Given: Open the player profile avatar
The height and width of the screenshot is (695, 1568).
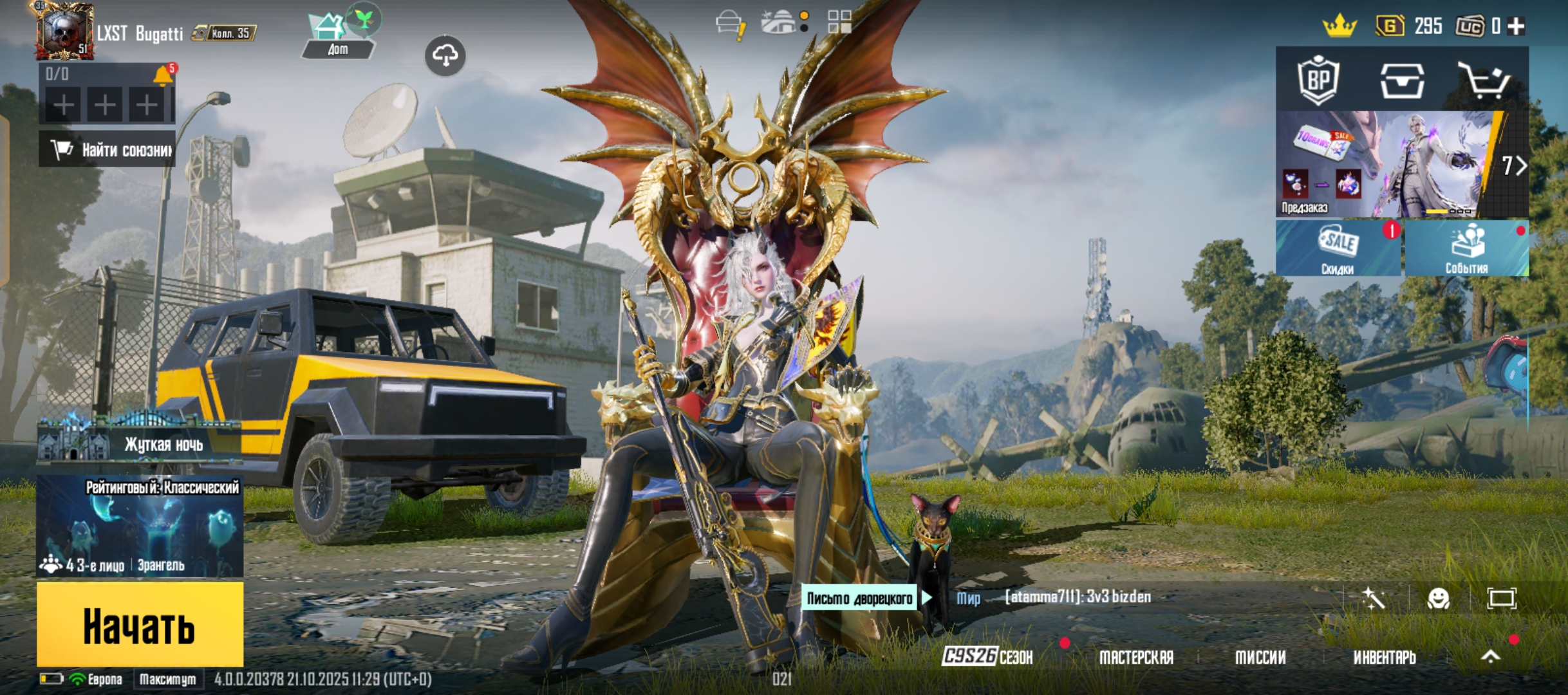Looking at the screenshot, I should [64, 31].
